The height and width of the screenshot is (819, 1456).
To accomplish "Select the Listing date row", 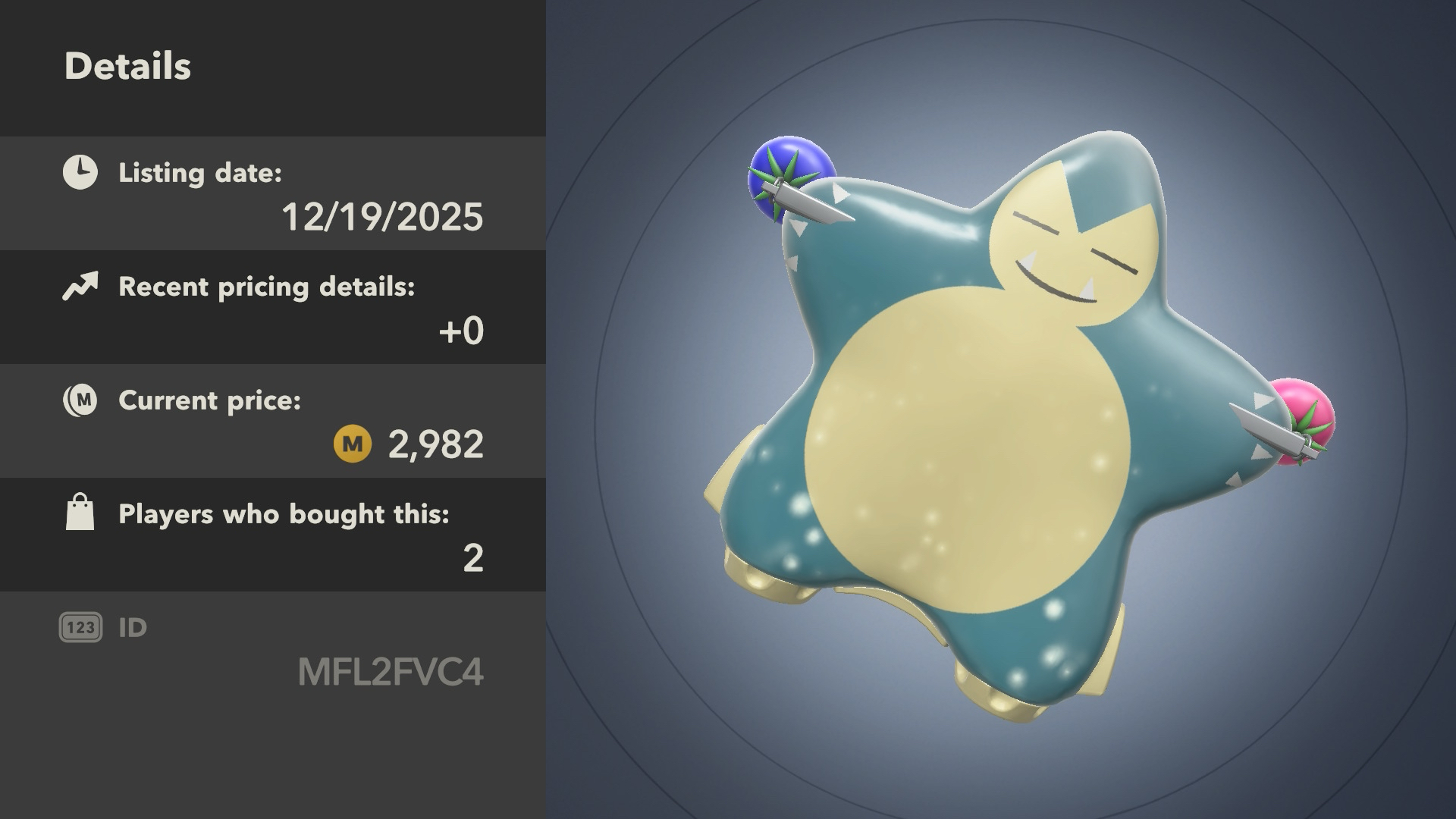I will click(x=273, y=194).
